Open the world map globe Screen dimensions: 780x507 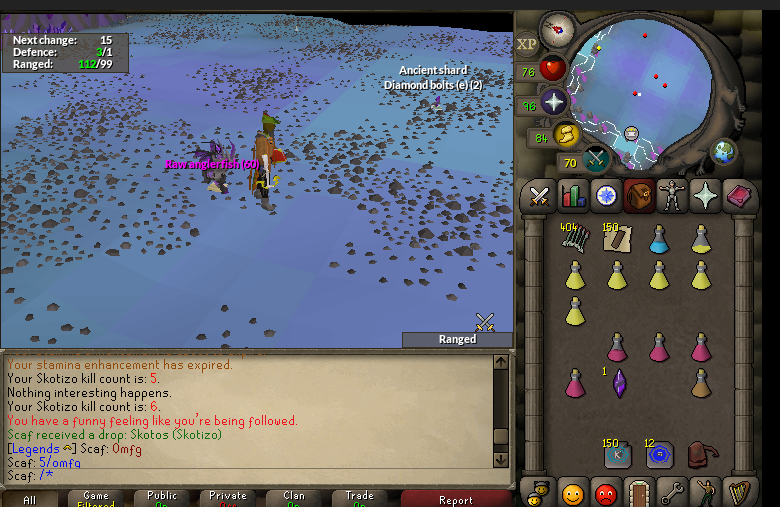722,152
